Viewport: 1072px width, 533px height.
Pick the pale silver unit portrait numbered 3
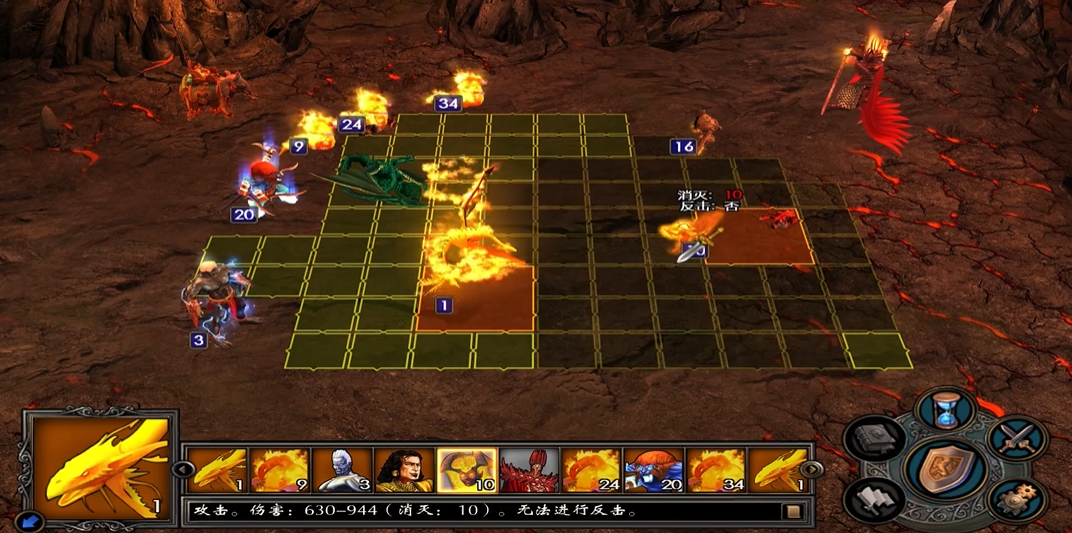[x=342, y=470]
